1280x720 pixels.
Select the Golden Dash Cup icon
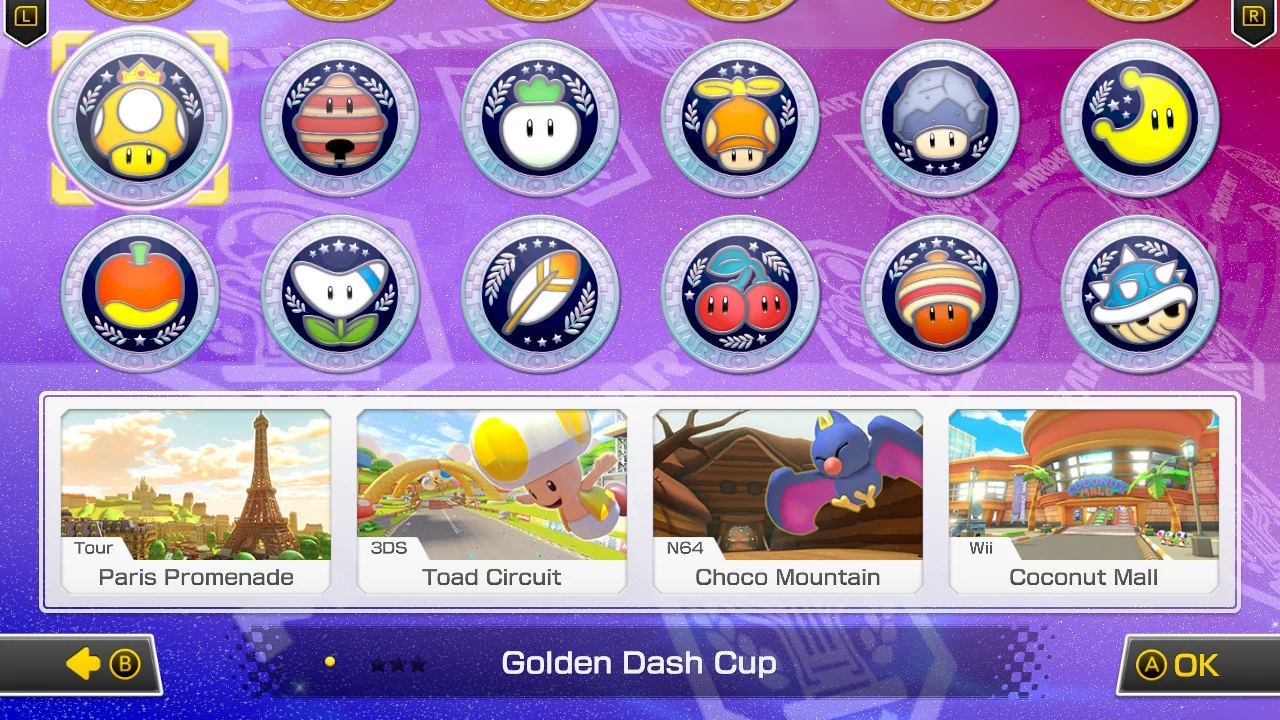pyautogui.click(x=140, y=117)
